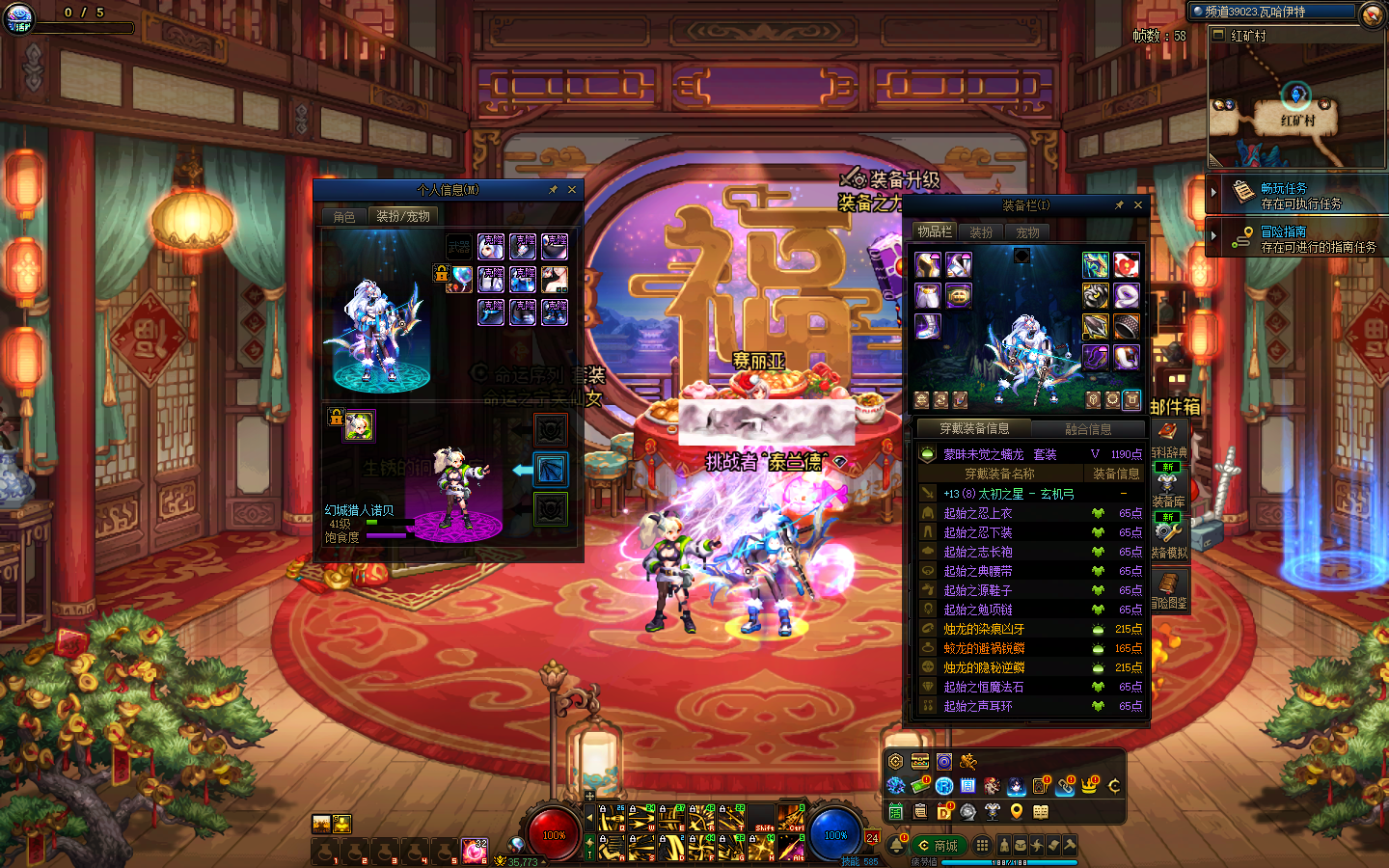The height and width of the screenshot is (868, 1389).
Task: Select the equipped white boots slot
Action: click(x=927, y=326)
